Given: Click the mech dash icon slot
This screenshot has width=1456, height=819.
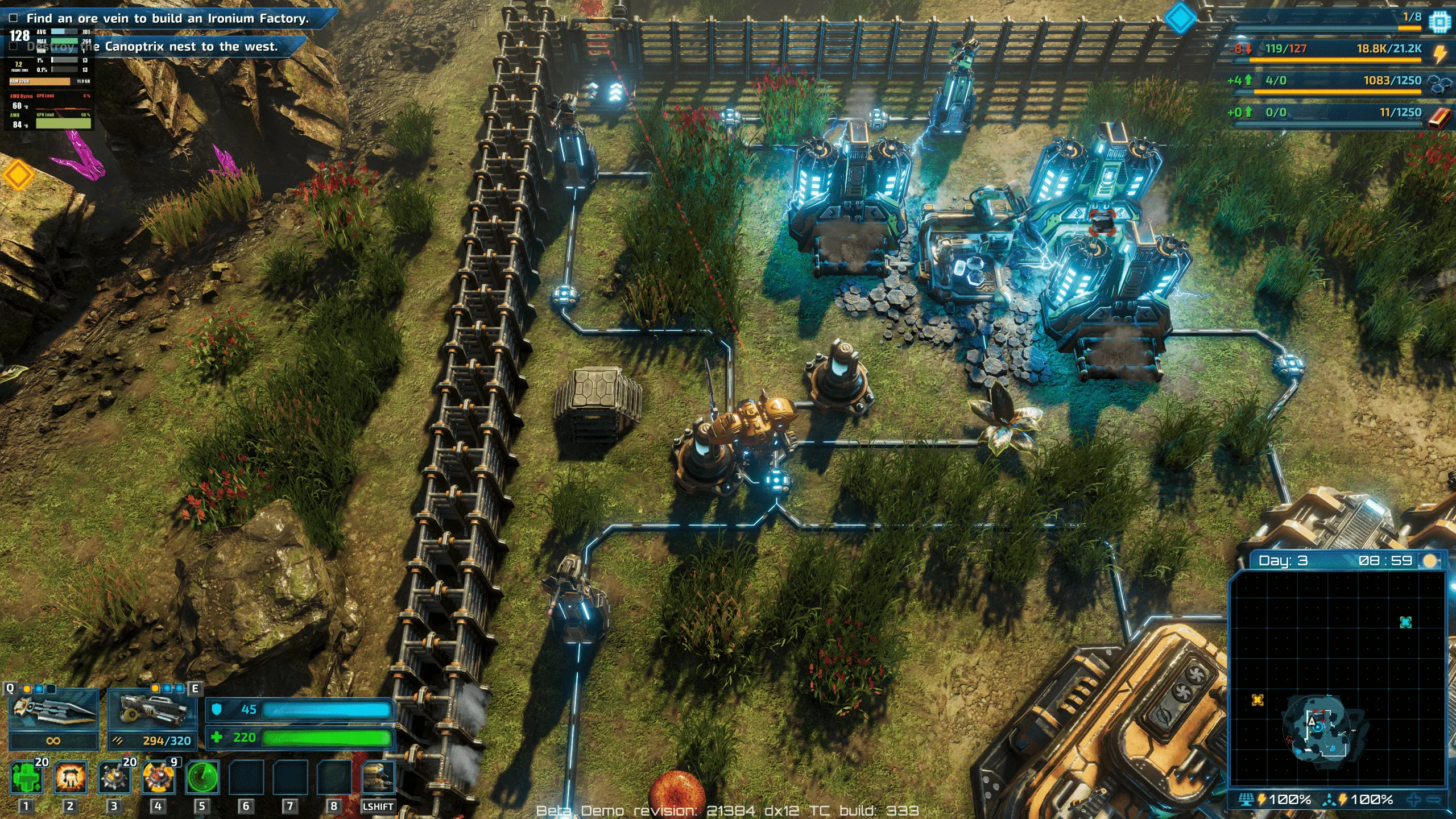Looking at the screenshot, I should (378, 778).
